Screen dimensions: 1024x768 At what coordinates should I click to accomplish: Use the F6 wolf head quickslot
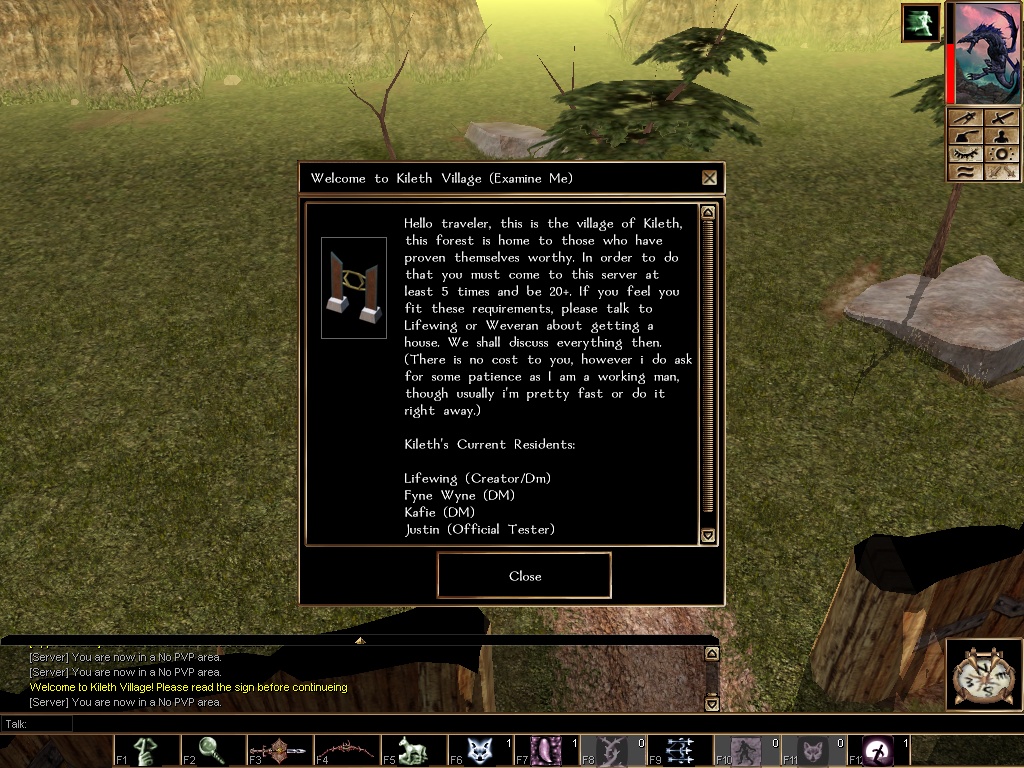(x=480, y=750)
